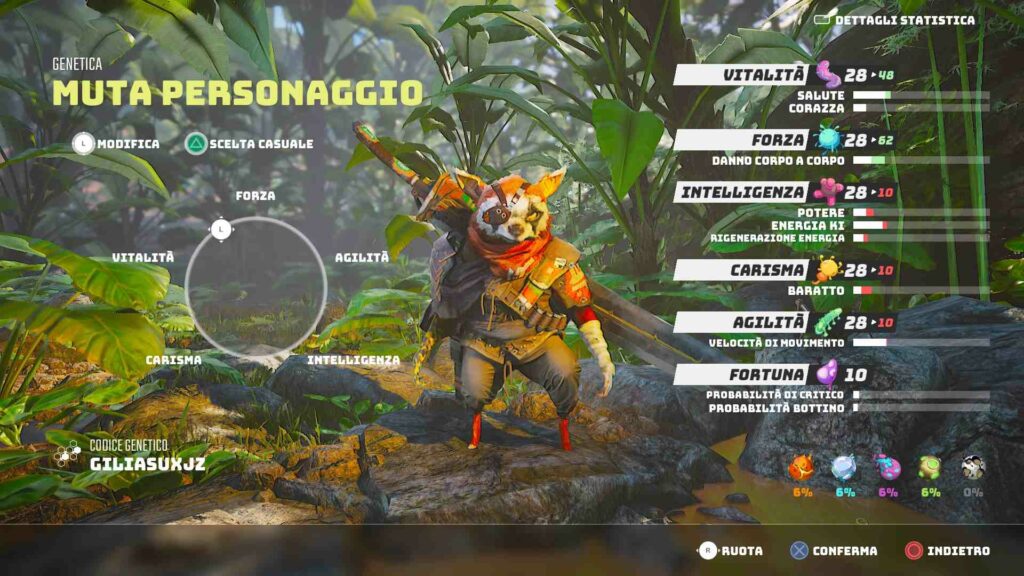The image size is (1024, 576).
Task: Click the Forza label above the mutation wheel
Action: (255, 196)
